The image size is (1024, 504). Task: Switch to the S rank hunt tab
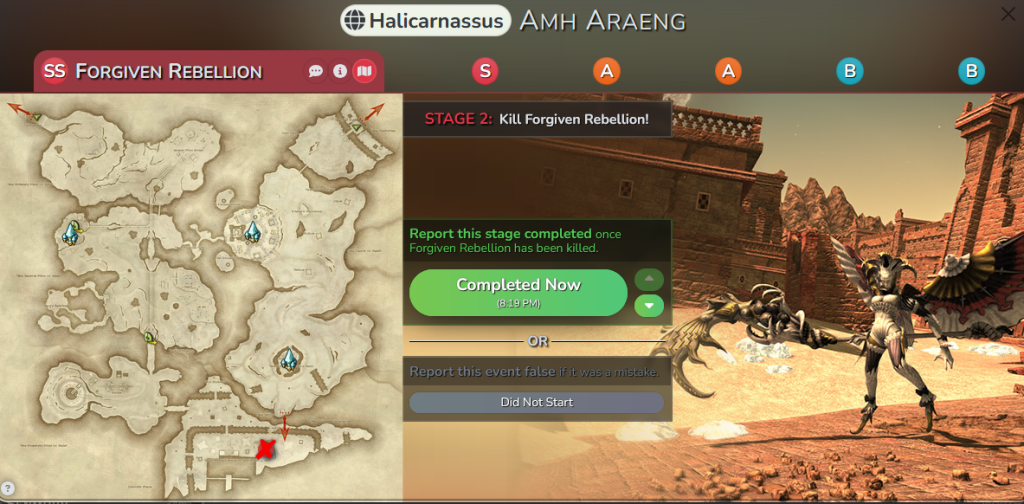coord(485,71)
